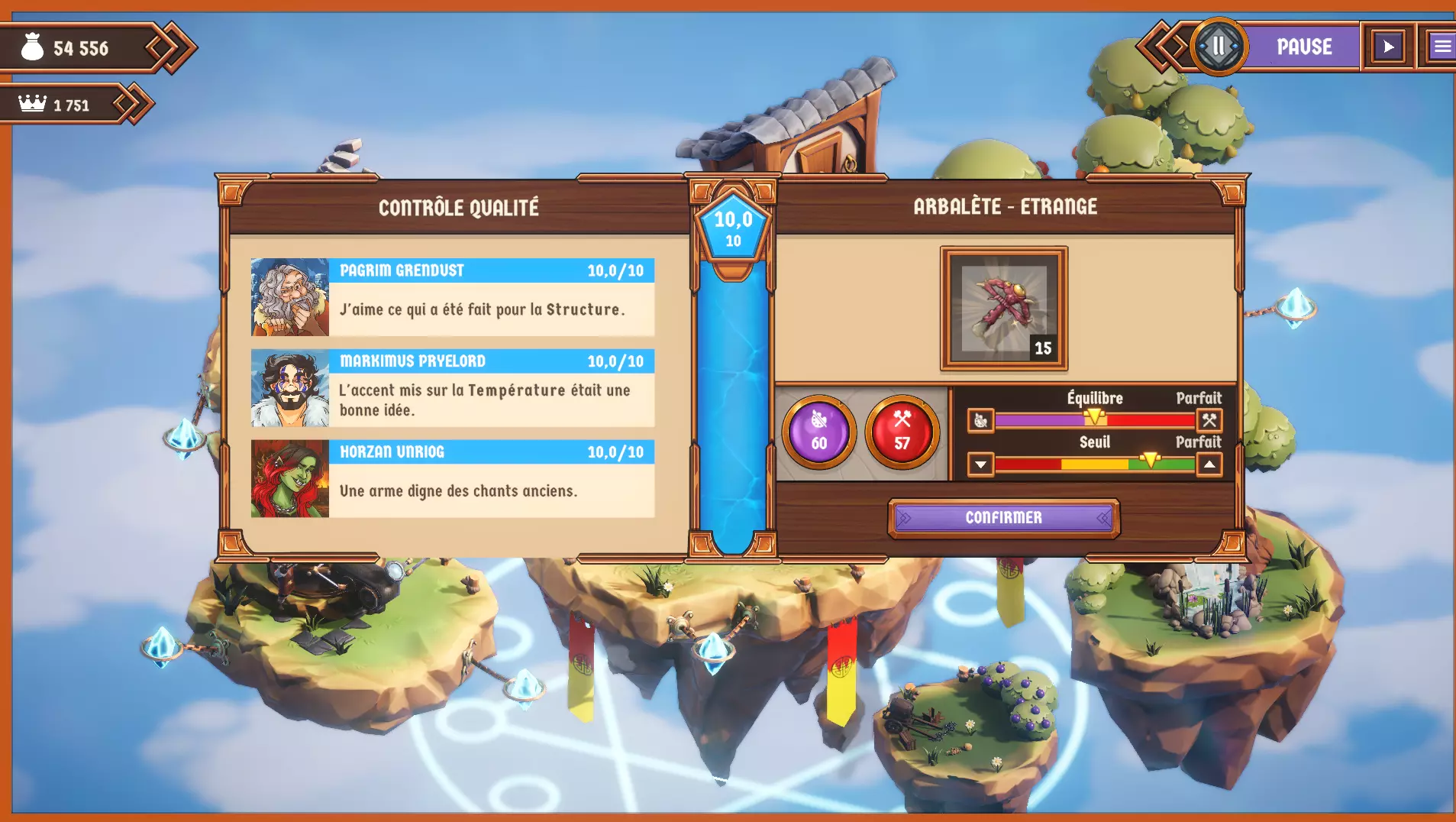The width and height of the screenshot is (1456, 822).
Task: Open the hamburger menu
Action: 1441,47
